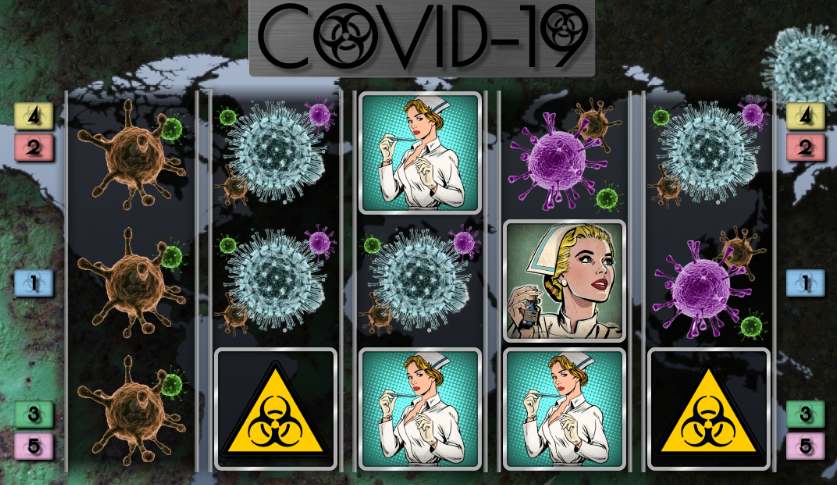Choose red payline 2 marker on the right edge
This screenshot has width=837, height=485.
pyautogui.click(x=804, y=148)
